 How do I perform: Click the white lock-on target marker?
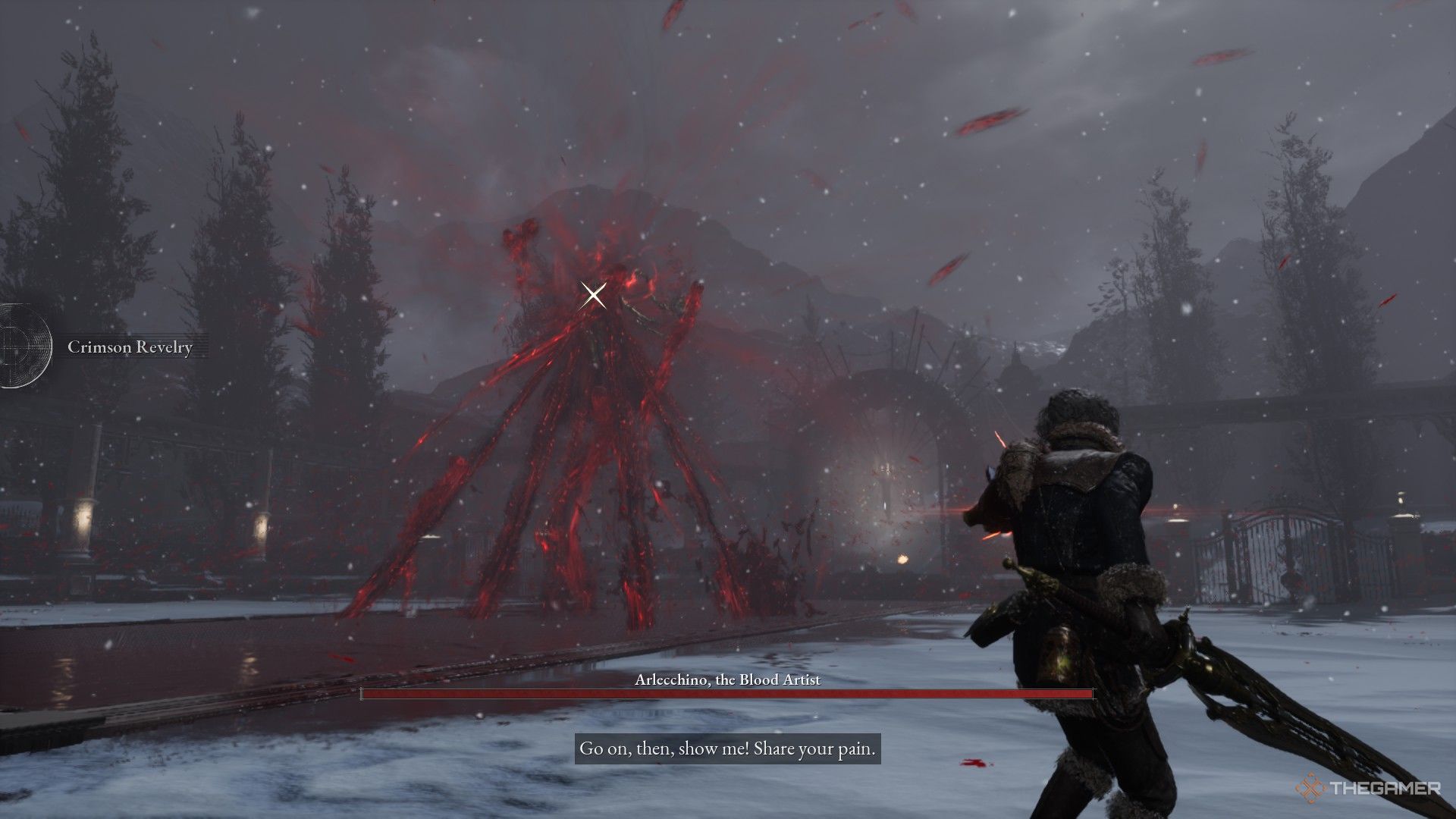[594, 295]
